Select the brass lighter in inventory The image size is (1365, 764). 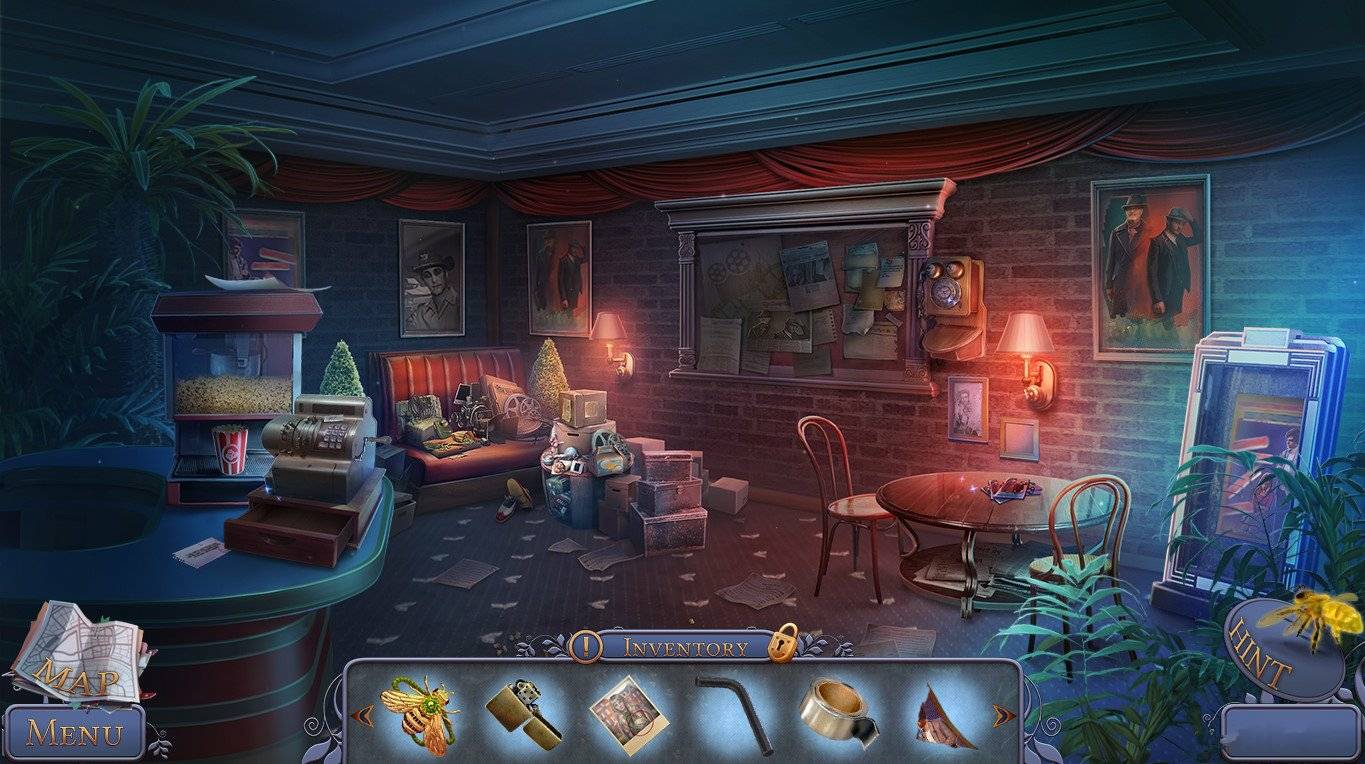pos(523,714)
